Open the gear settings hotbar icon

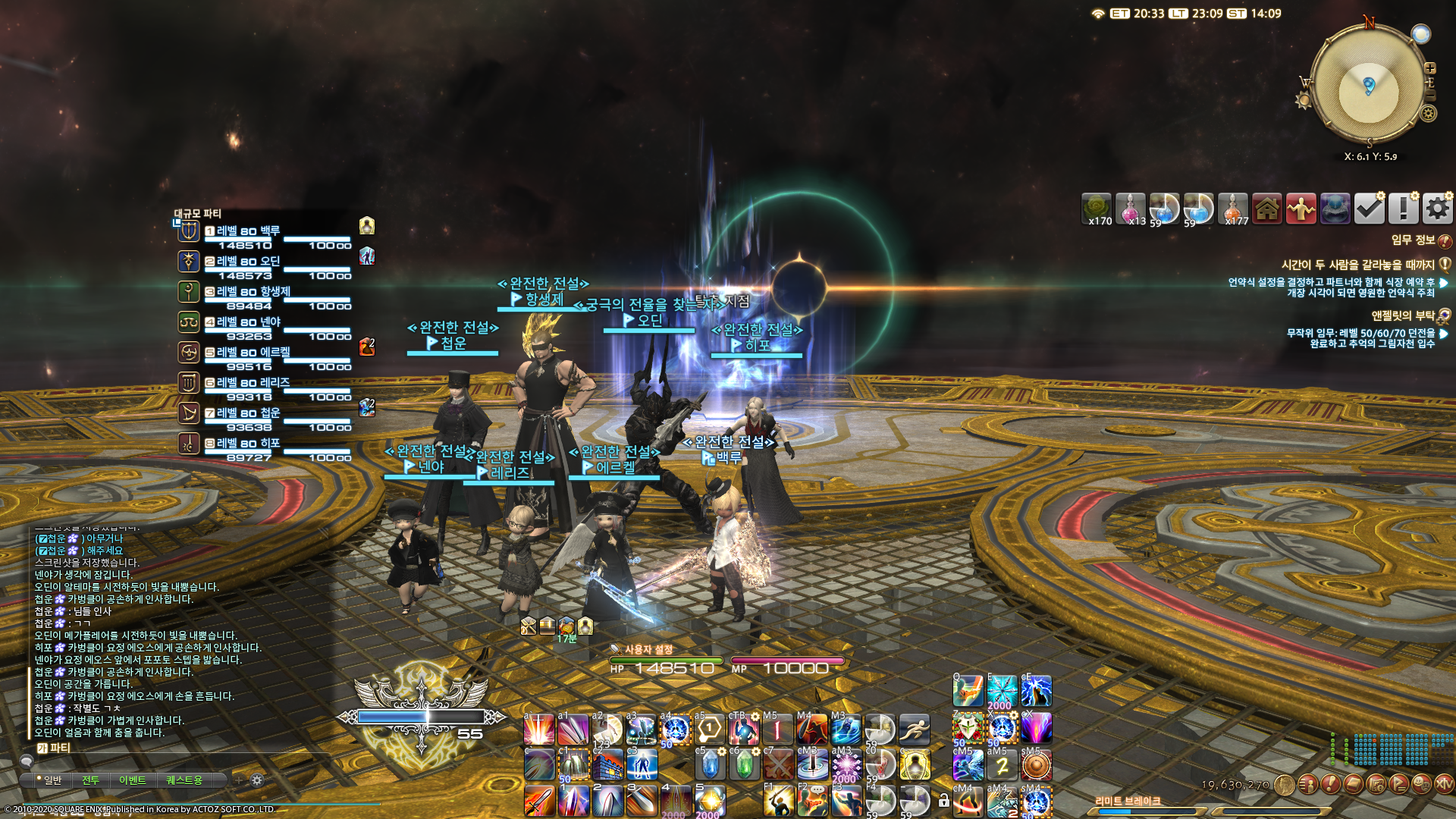pos(1437,209)
